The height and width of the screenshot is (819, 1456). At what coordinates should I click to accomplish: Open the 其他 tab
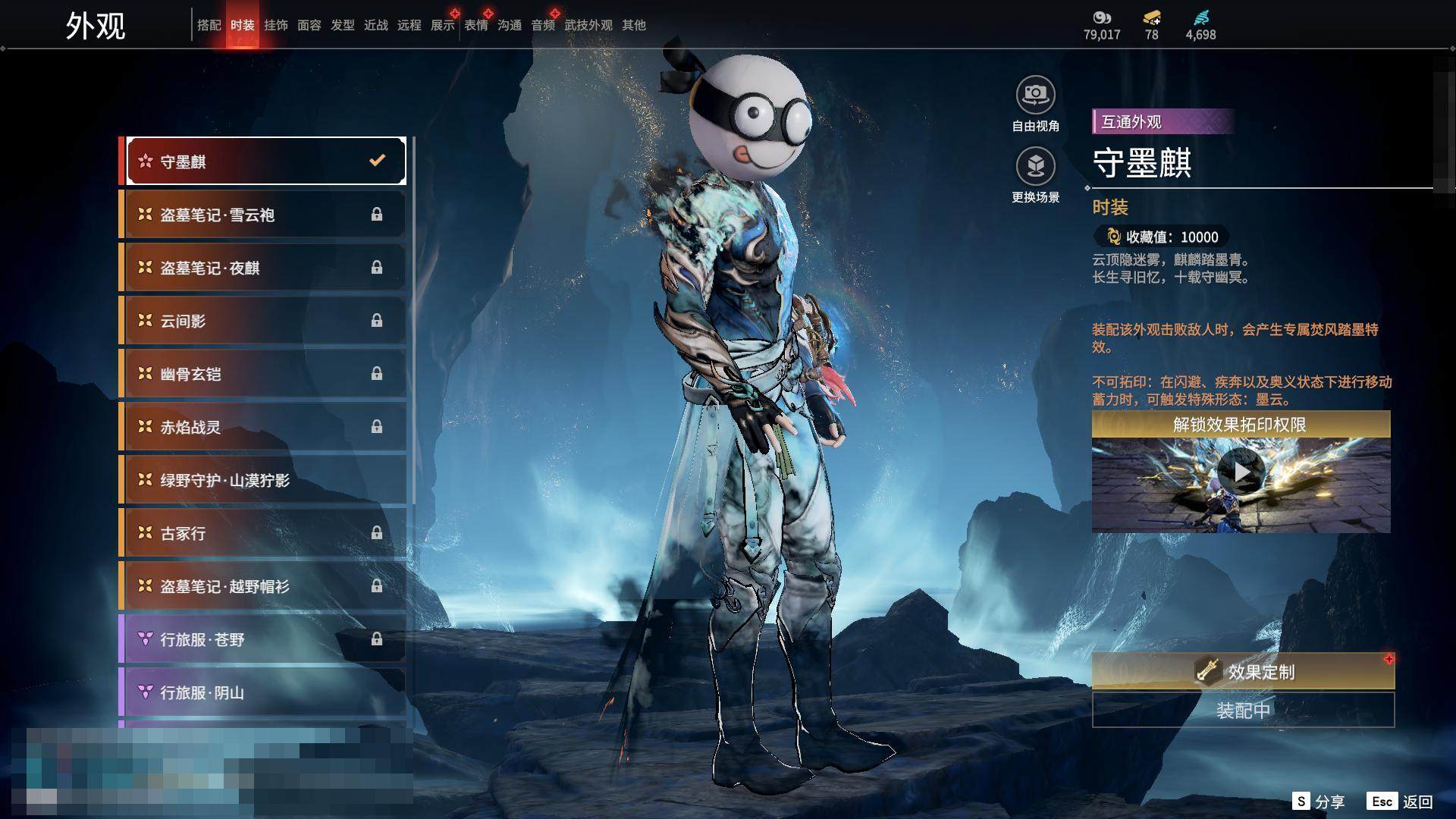click(x=633, y=25)
